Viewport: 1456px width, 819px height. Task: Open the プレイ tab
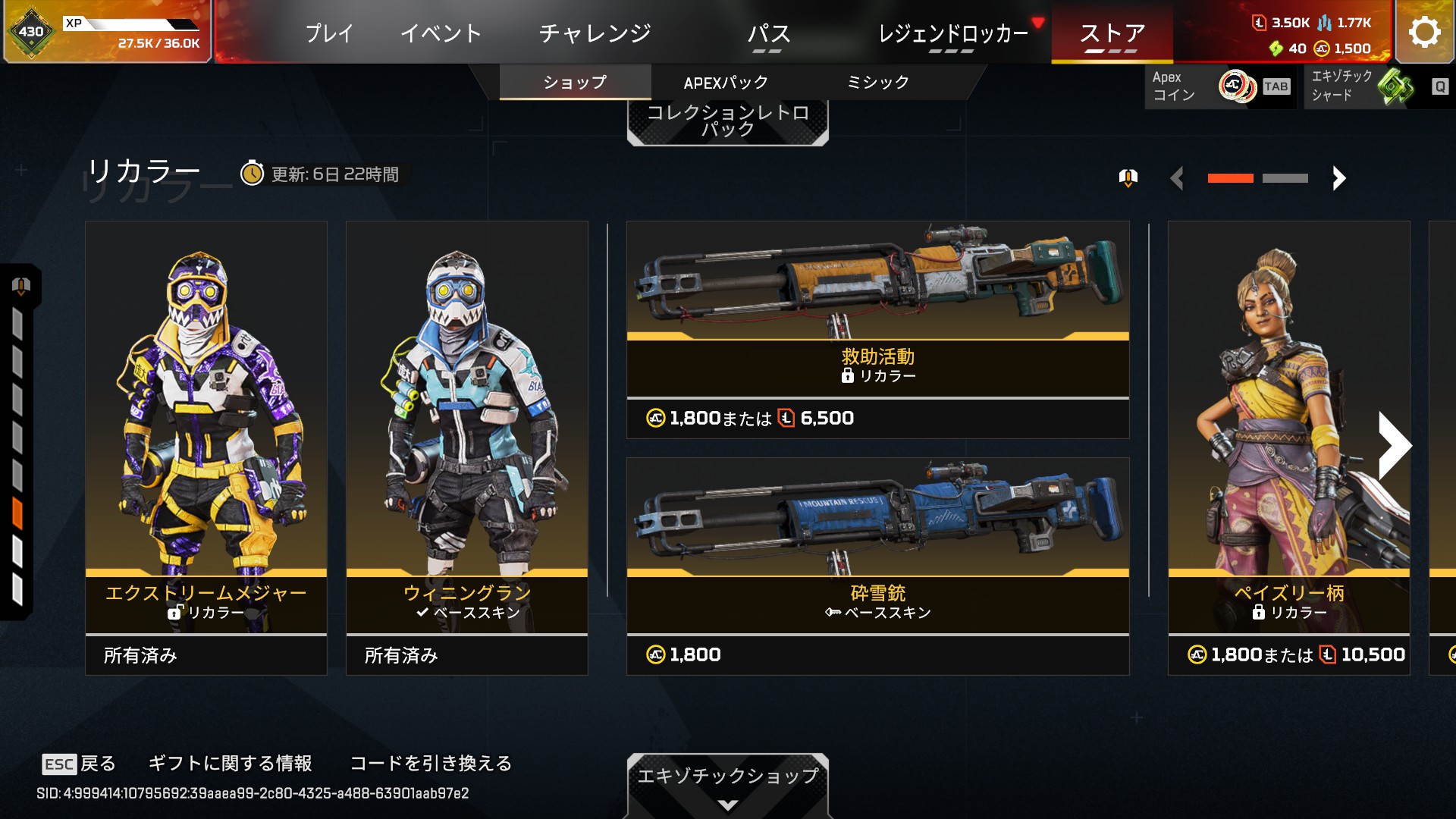329,33
